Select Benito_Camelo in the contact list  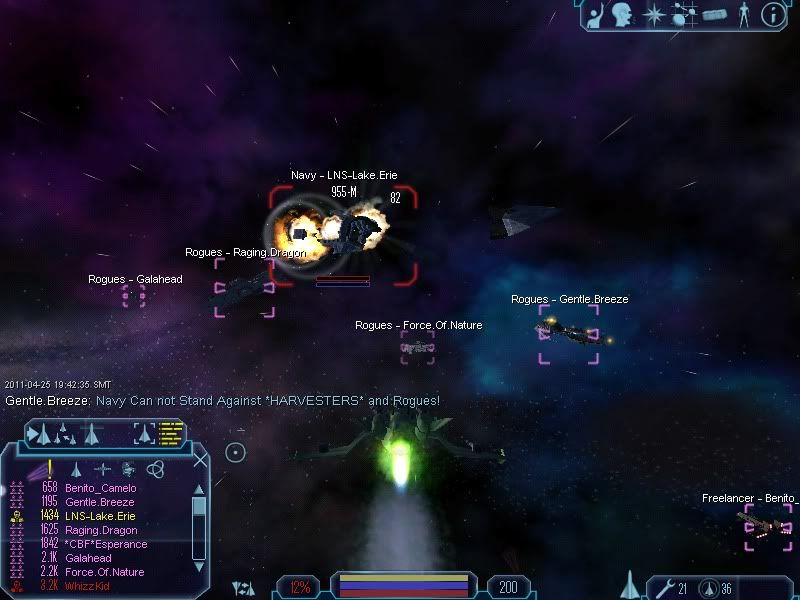coord(101,488)
